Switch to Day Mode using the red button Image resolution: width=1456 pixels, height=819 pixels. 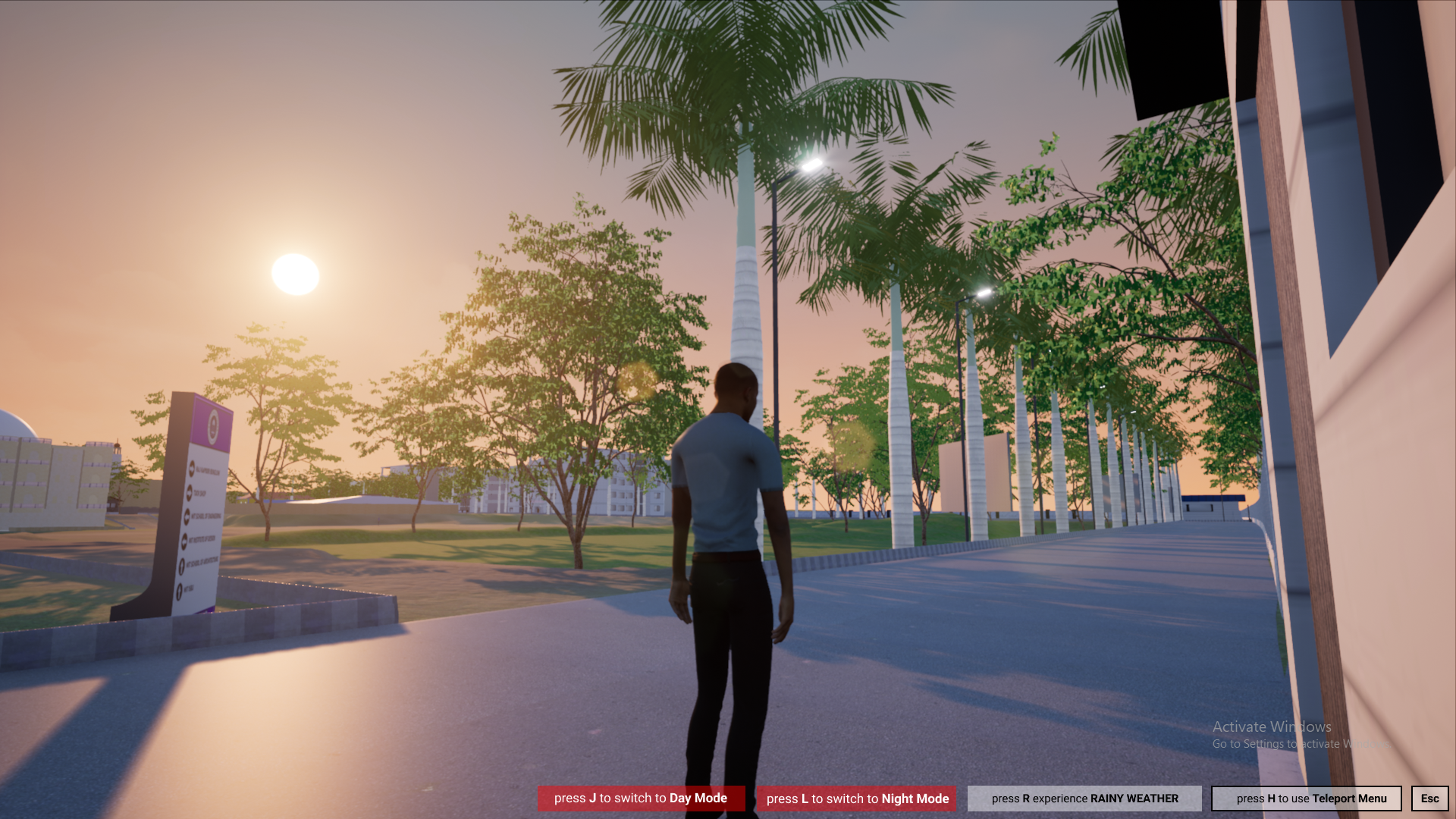[641, 798]
